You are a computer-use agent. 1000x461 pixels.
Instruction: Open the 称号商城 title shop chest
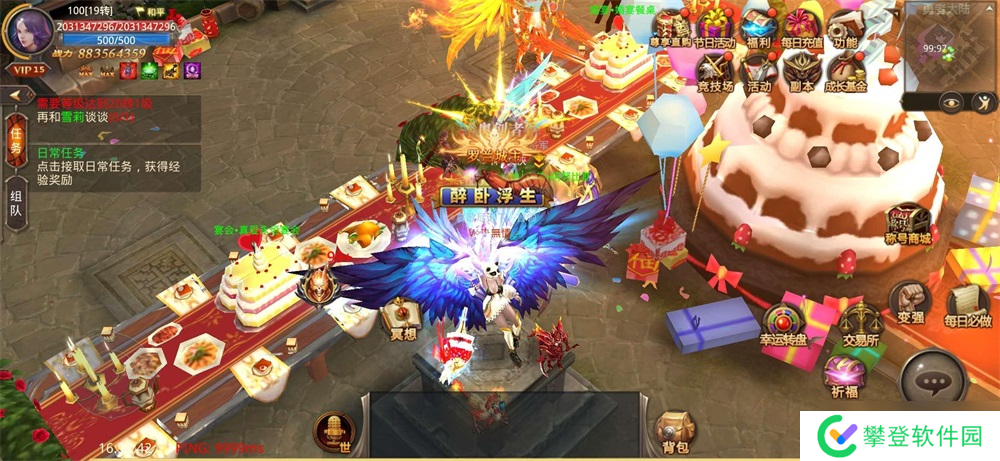[907, 223]
